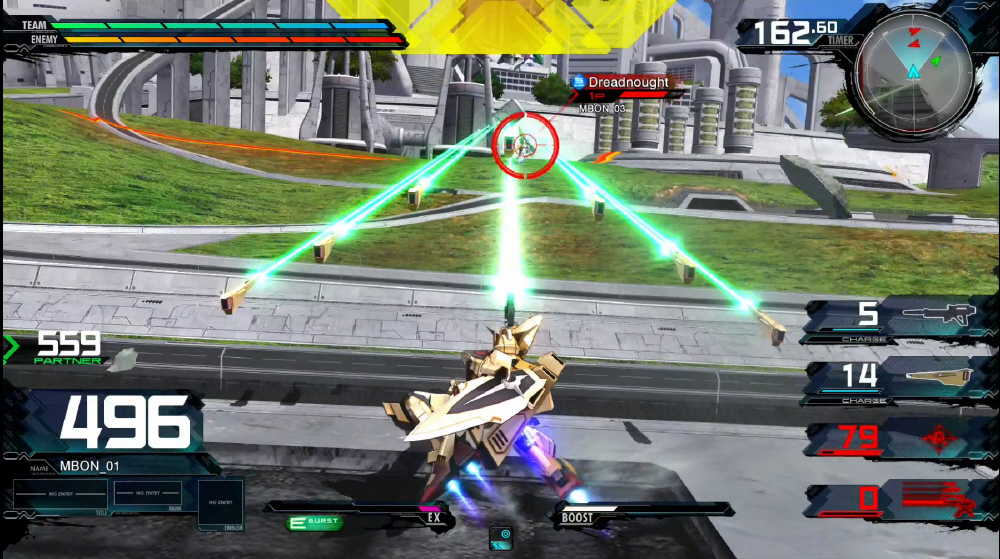
Task: Activate the green E Burst indicator
Action: (x=314, y=522)
